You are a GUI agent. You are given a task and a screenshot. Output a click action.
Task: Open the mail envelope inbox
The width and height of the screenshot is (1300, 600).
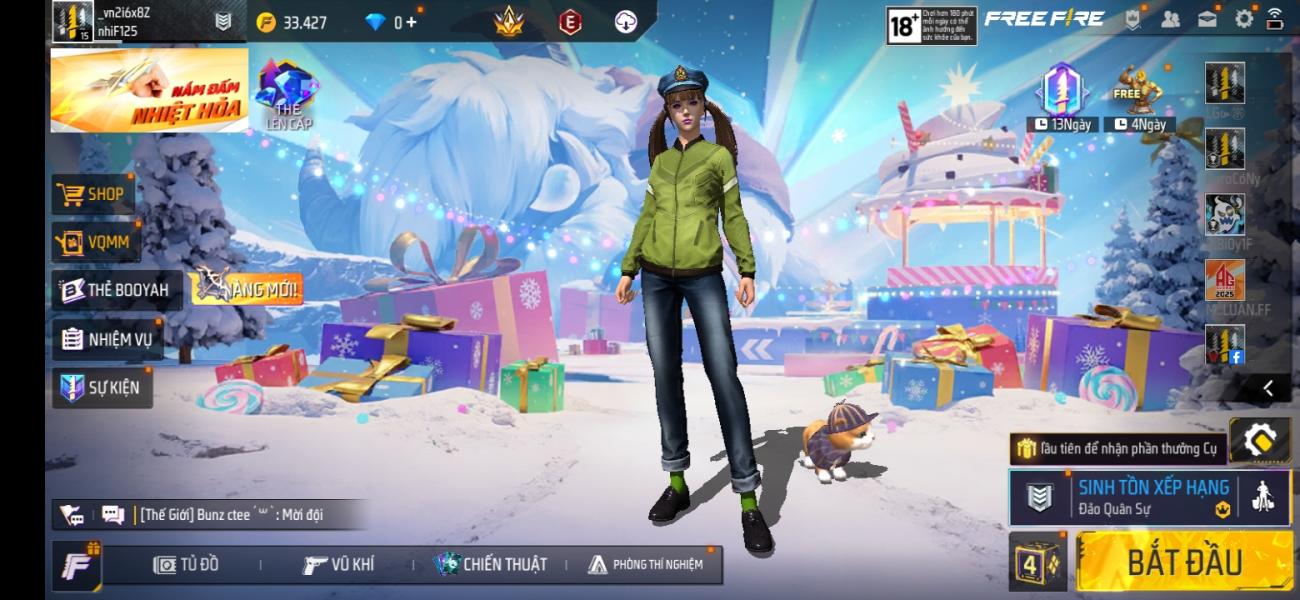tap(1207, 19)
